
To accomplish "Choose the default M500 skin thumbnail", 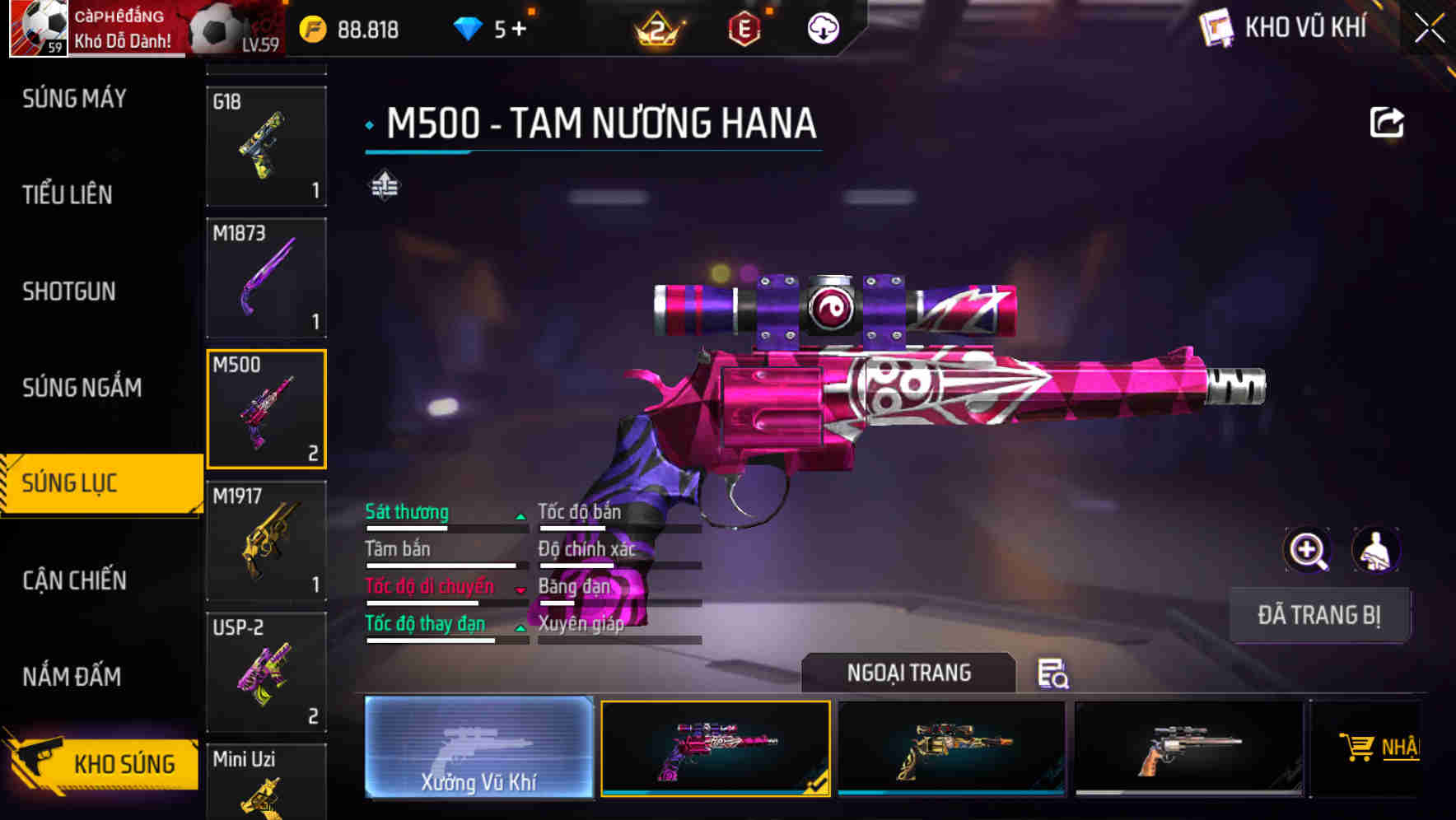I will pyautogui.click(x=1188, y=748).
